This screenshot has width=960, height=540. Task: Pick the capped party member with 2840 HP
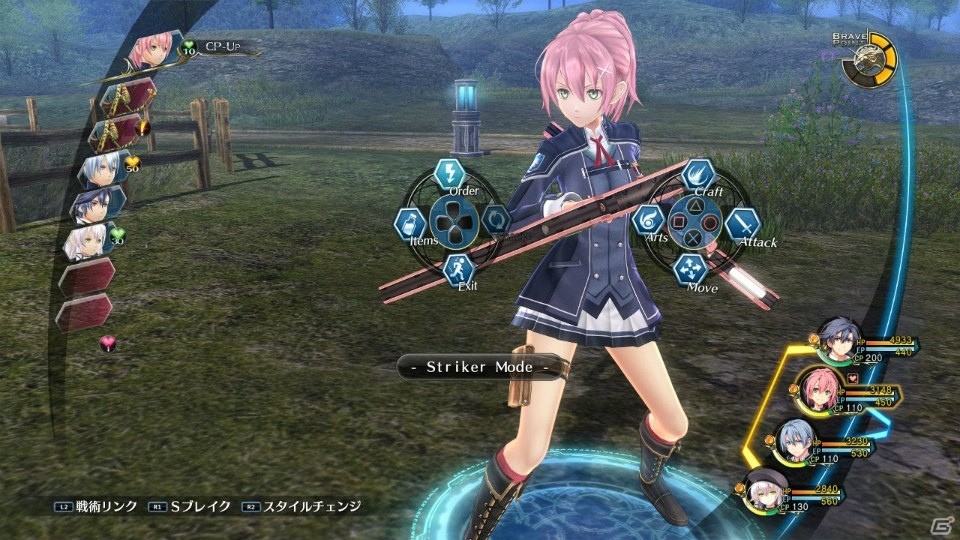click(766, 489)
